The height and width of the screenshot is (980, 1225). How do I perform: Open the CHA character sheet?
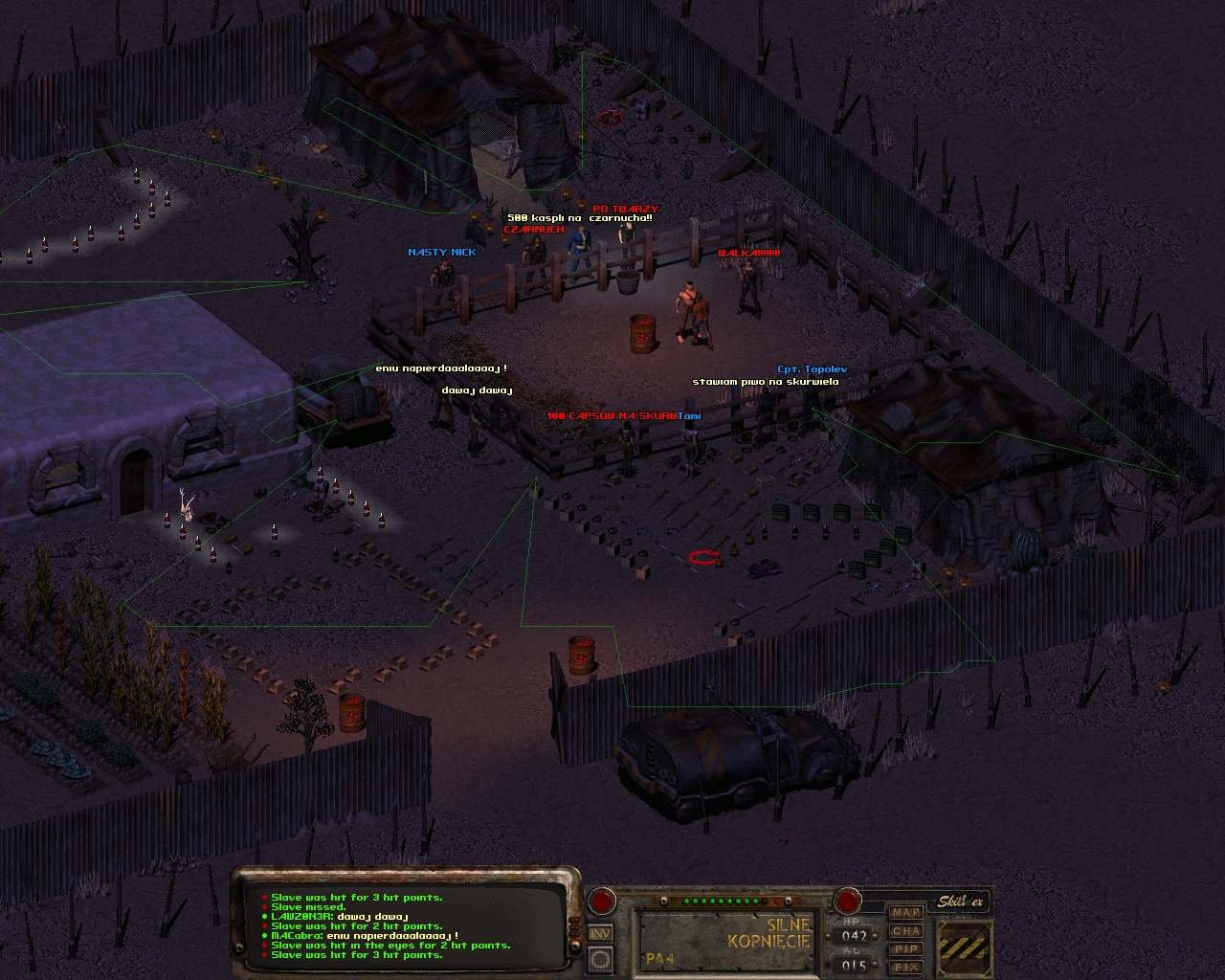point(905,930)
